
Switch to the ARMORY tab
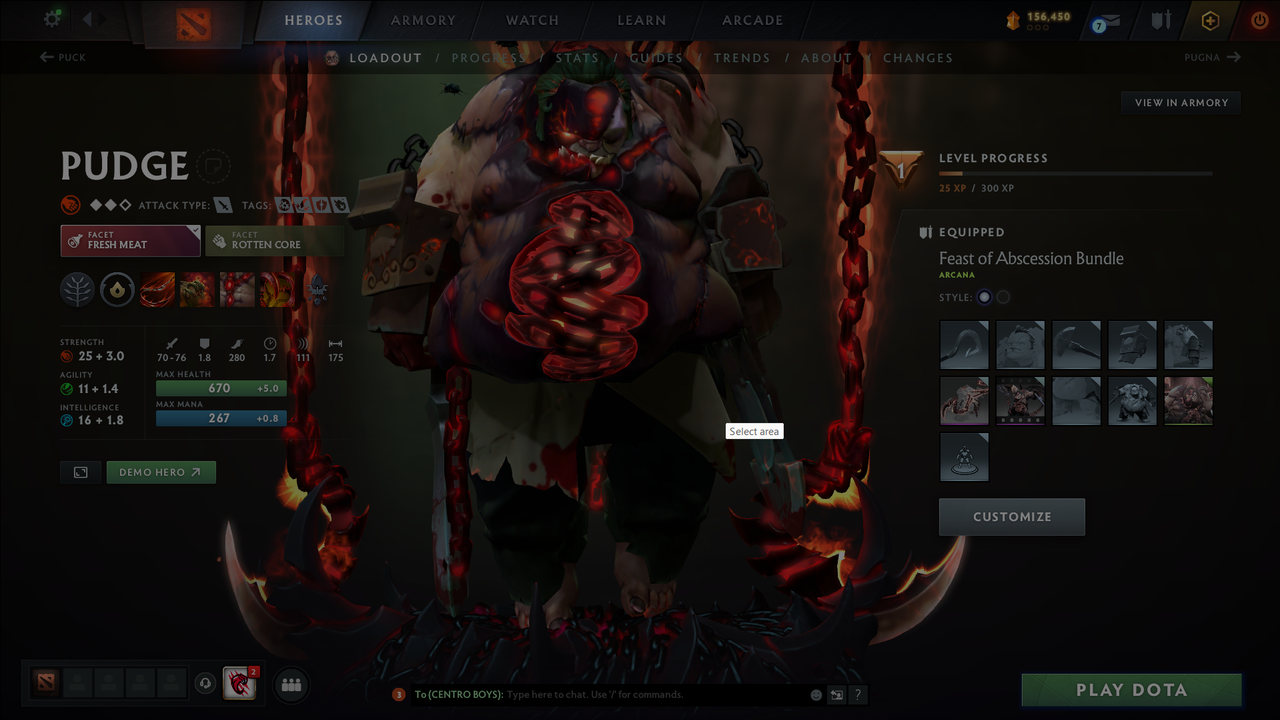point(422,20)
